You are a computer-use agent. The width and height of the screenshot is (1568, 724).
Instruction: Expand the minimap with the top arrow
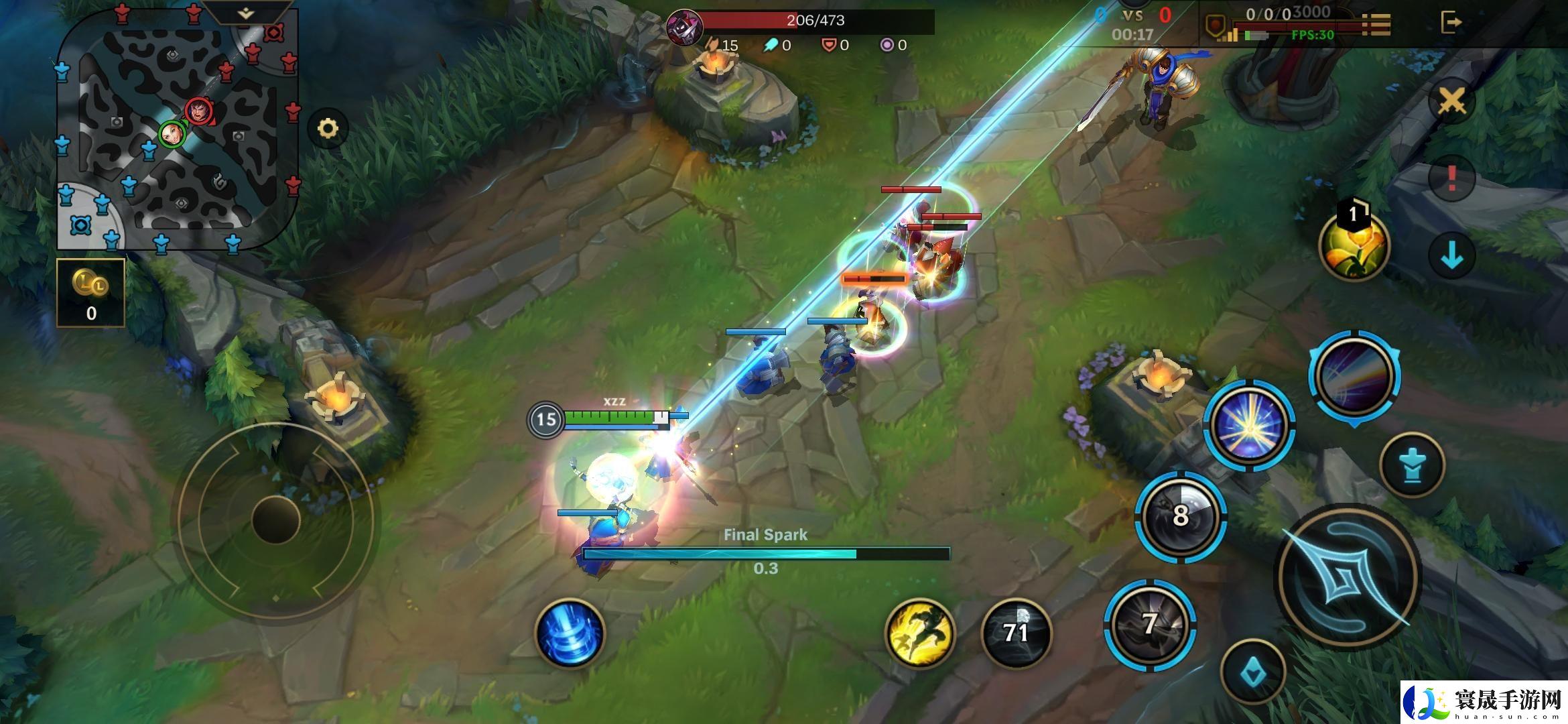click(247, 13)
